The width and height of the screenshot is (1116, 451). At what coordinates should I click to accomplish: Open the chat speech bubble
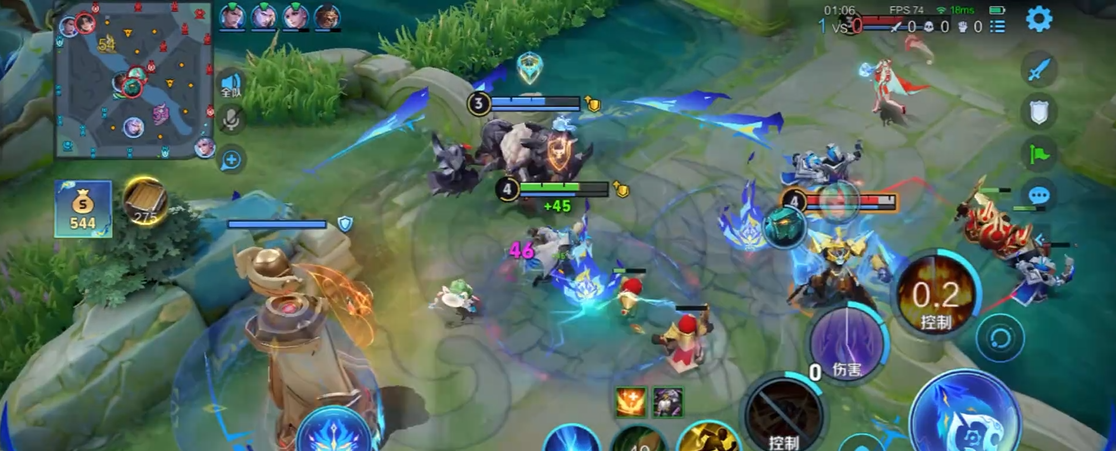tap(1039, 195)
